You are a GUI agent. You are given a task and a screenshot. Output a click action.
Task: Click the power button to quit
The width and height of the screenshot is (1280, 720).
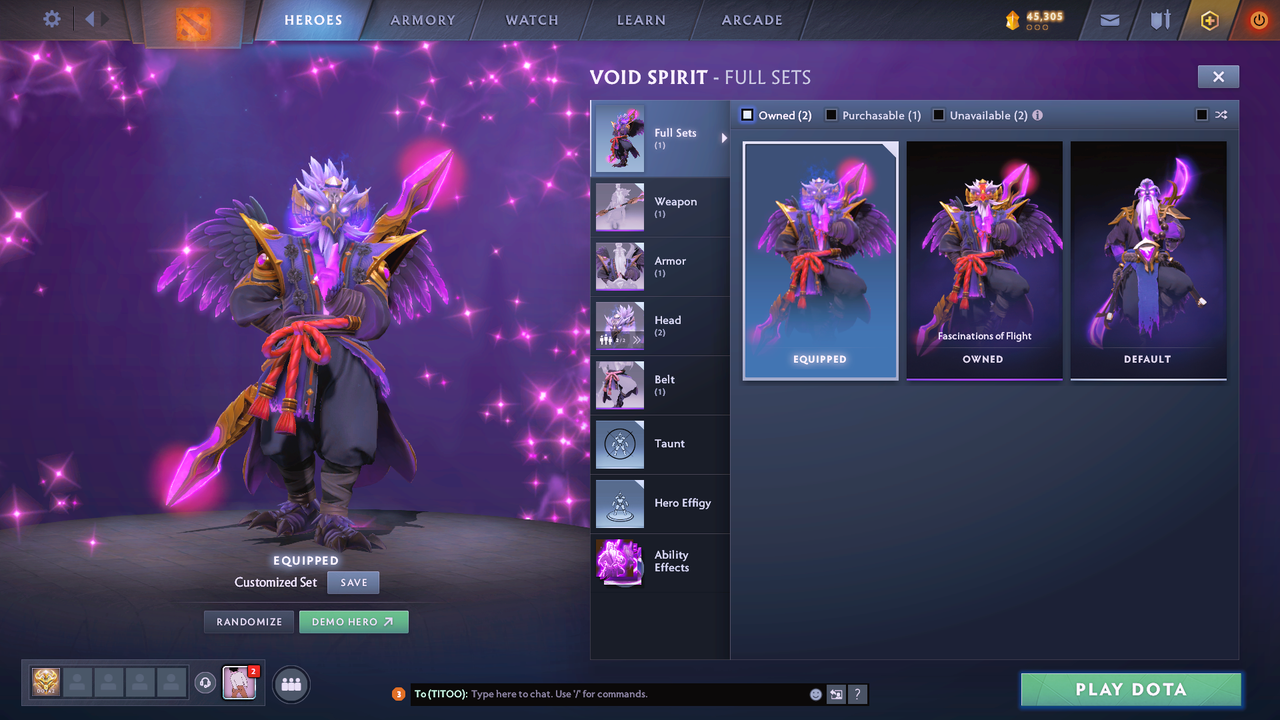point(1257,19)
